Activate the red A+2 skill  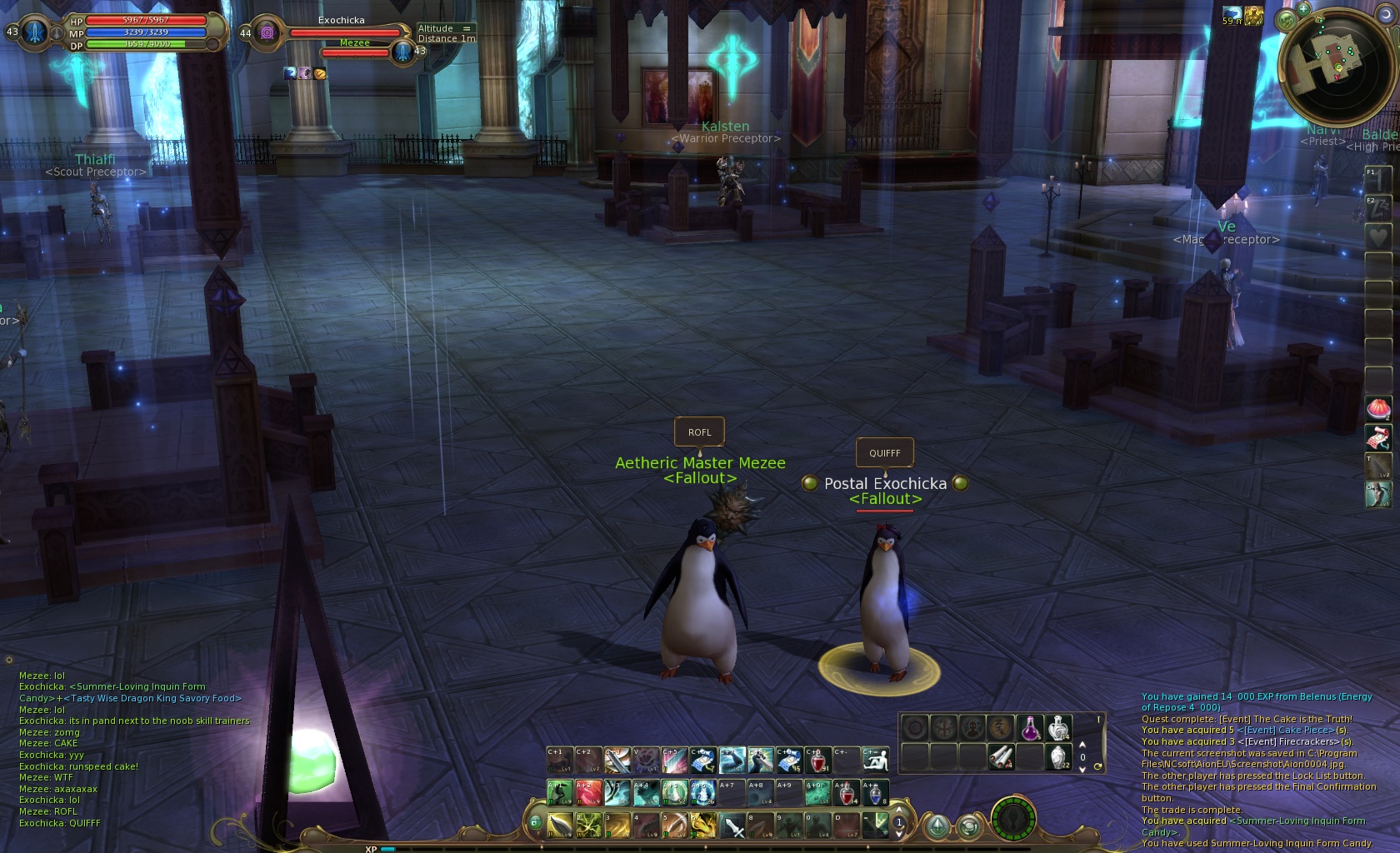coord(587,793)
